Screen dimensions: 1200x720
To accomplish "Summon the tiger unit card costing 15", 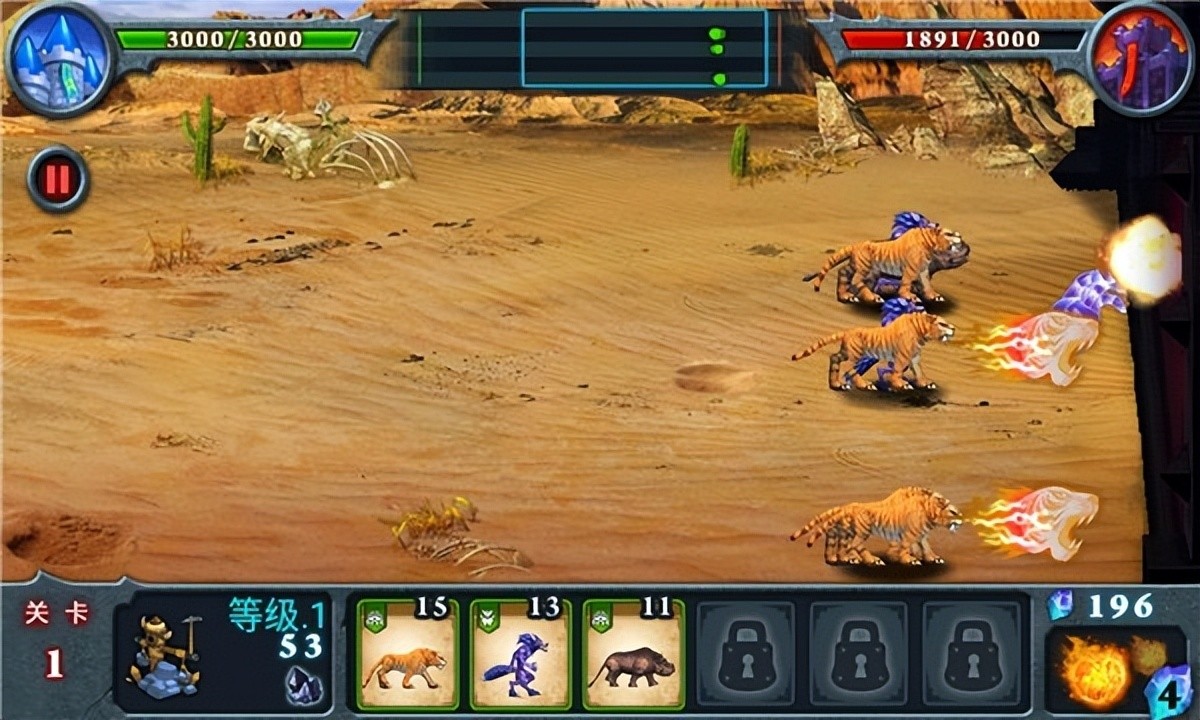I will [x=407, y=652].
